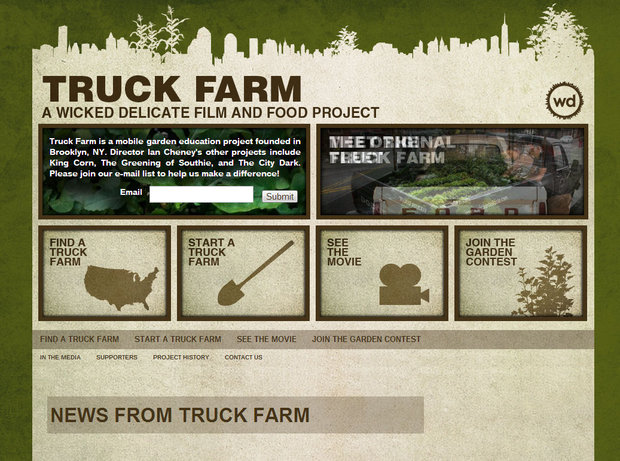Play the Original Truck Farm video banner
This screenshot has width=620, height=461.
click(x=451, y=171)
